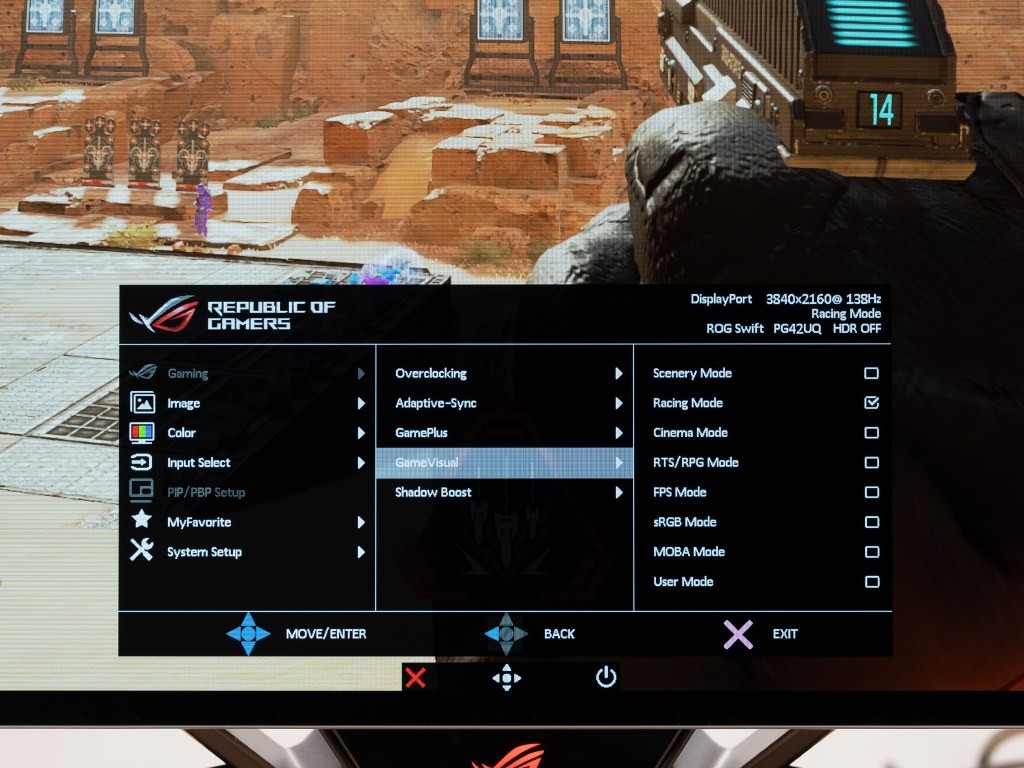Viewport: 1024px width, 768px height.
Task: Select the sRGB Mode checkbox
Action: click(871, 522)
